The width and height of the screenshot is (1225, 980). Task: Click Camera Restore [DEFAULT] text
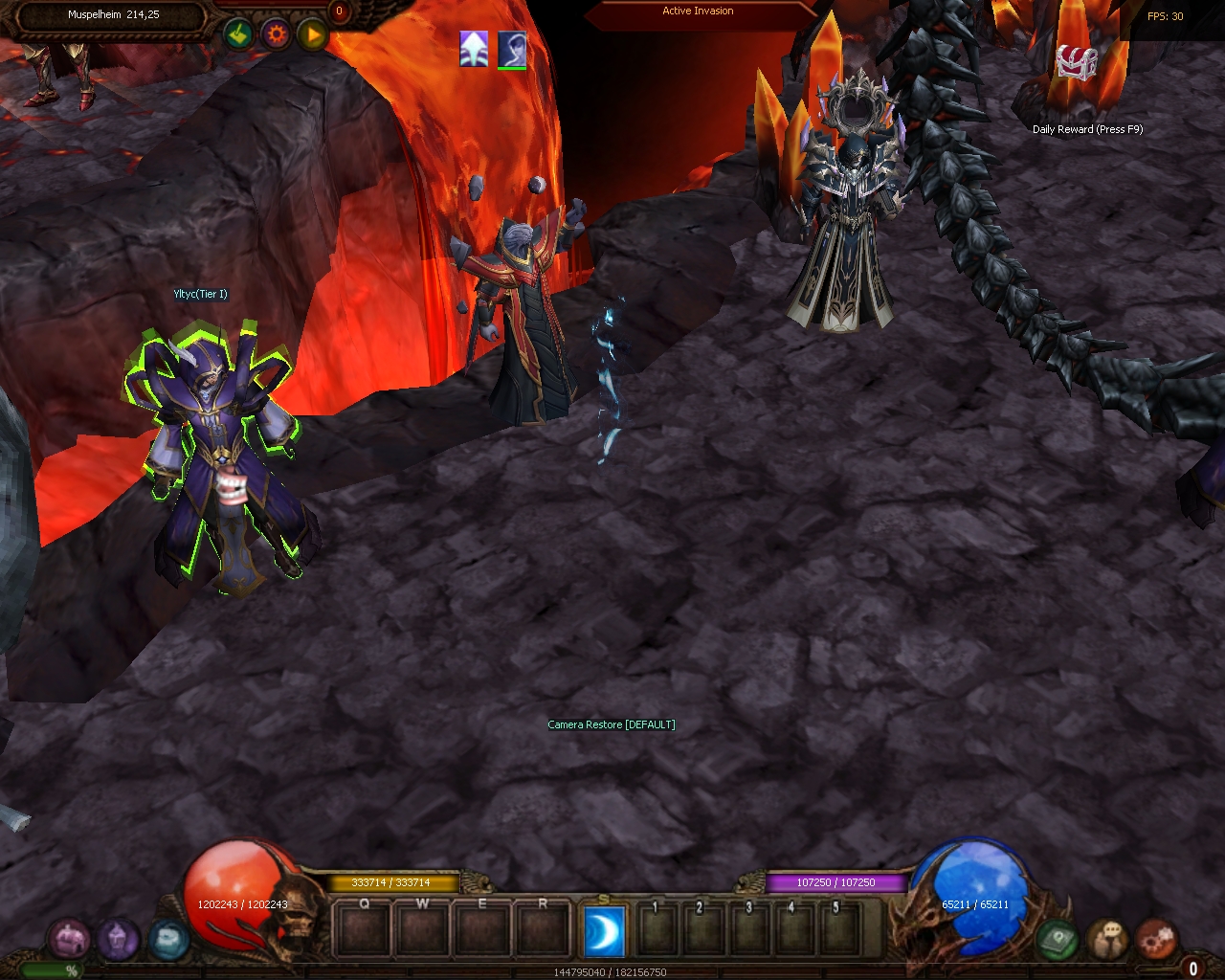[x=612, y=724]
